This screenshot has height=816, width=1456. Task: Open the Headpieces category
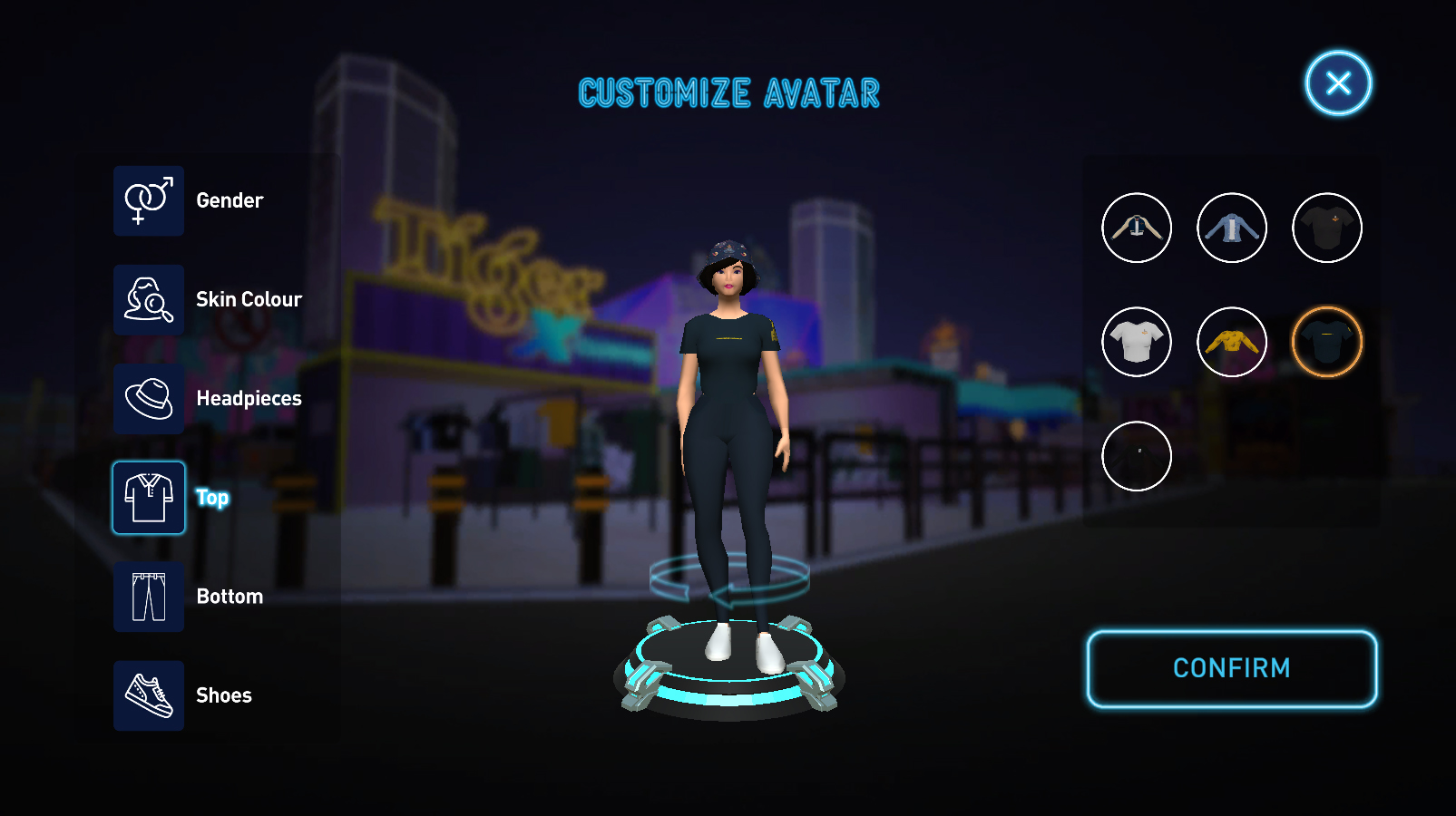pyautogui.click(x=149, y=399)
